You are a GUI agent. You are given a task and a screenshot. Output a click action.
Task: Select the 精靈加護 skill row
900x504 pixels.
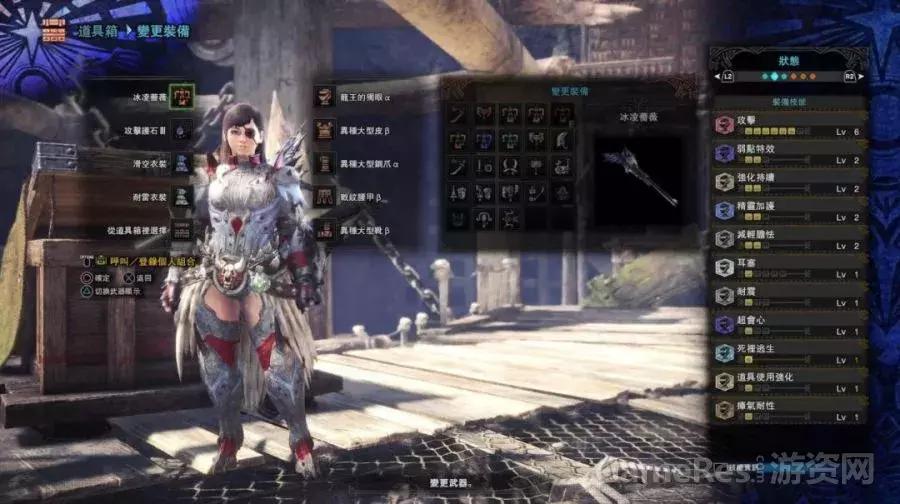789,210
